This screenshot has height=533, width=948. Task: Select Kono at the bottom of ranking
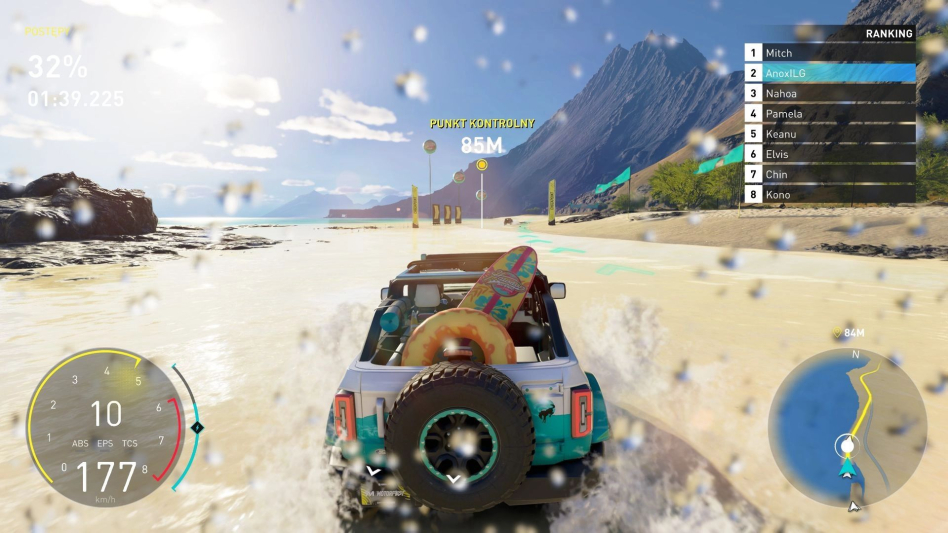coord(829,194)
